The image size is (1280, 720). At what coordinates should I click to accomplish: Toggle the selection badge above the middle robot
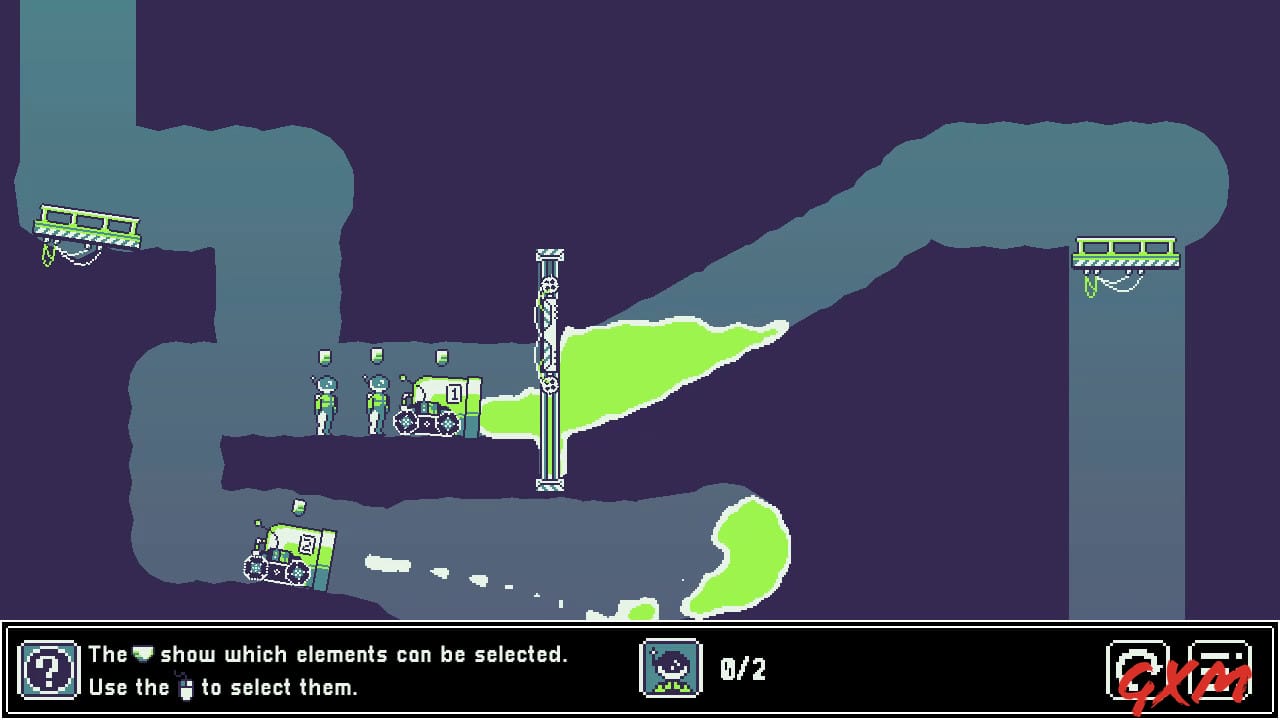[378, 358]
